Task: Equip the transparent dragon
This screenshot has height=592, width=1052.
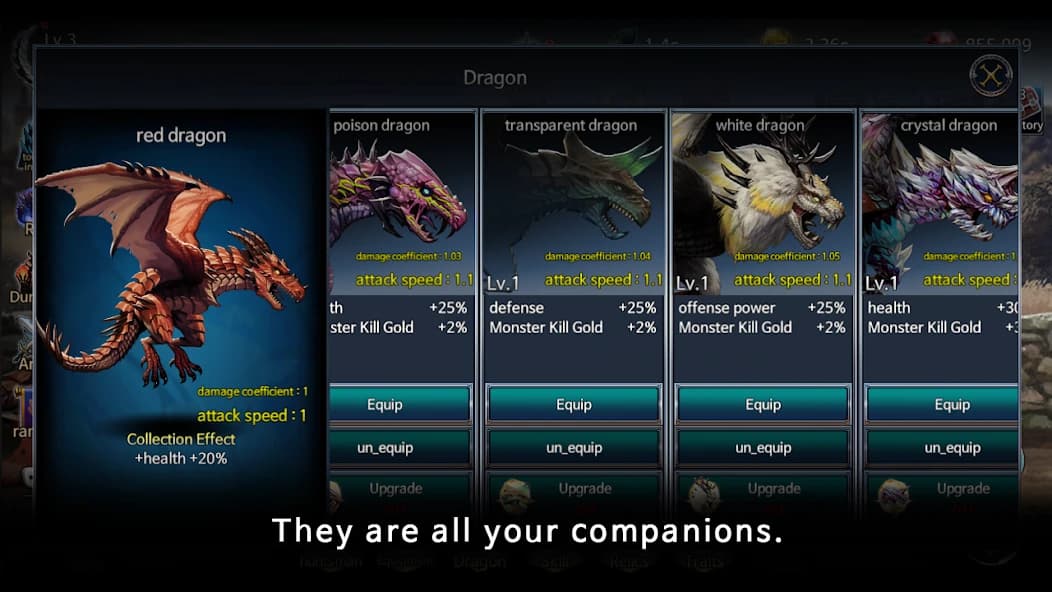Action: pos(574,405)
